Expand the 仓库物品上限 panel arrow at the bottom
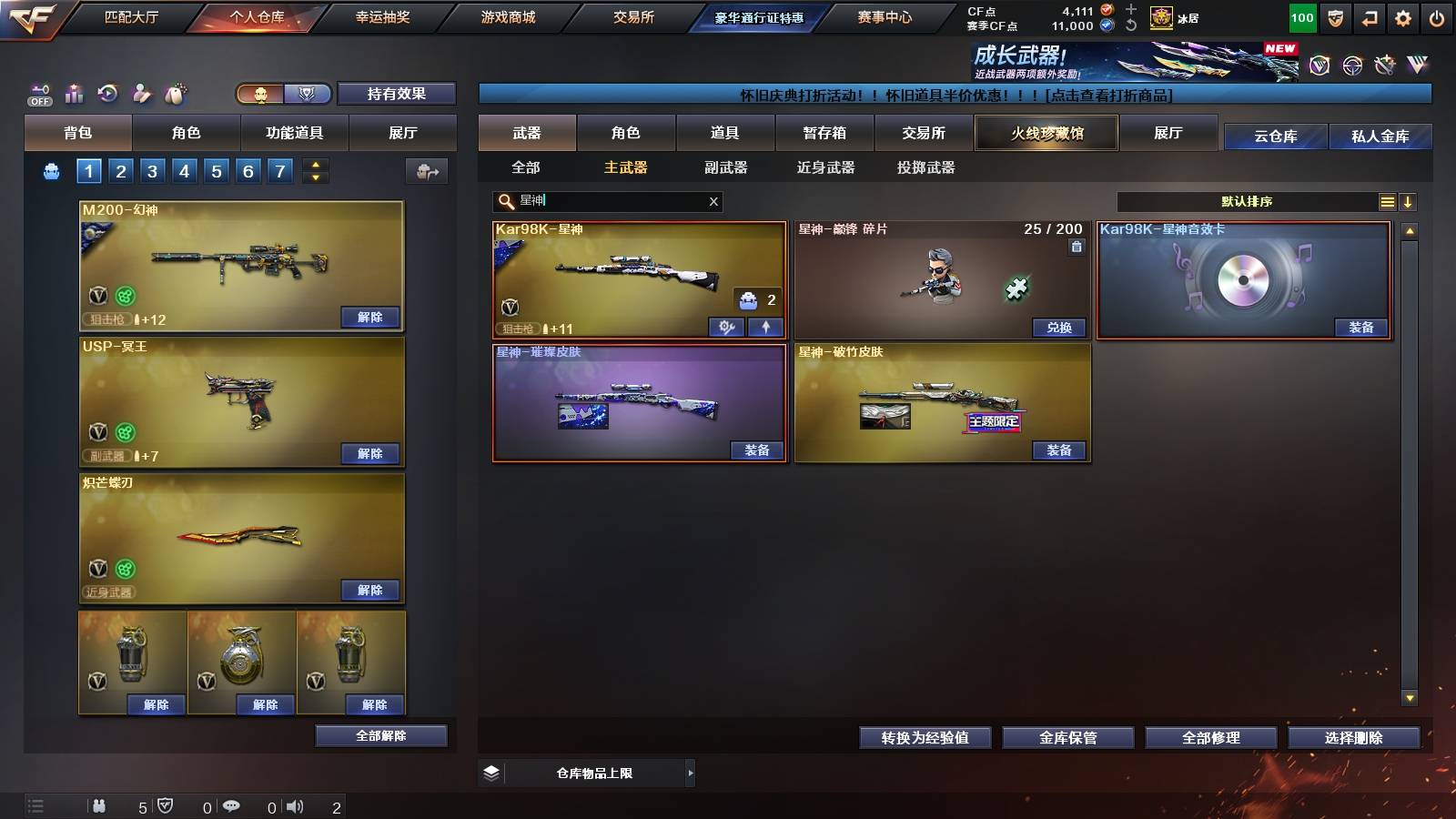Screen dimensions: 1456x819 pyautogui.click(x=689, y=772)
